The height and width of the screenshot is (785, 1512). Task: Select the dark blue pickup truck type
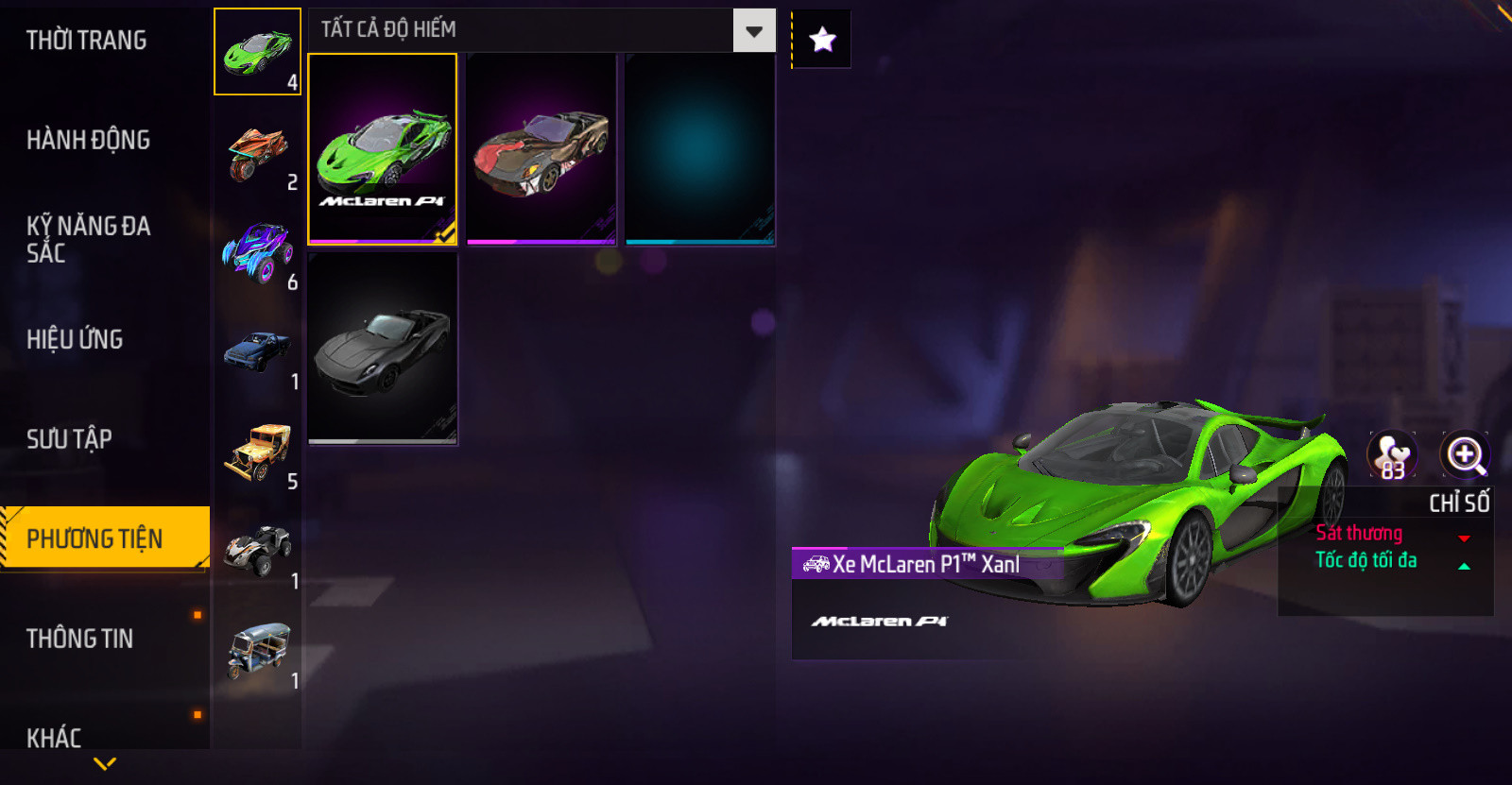[x=257, y=352]
